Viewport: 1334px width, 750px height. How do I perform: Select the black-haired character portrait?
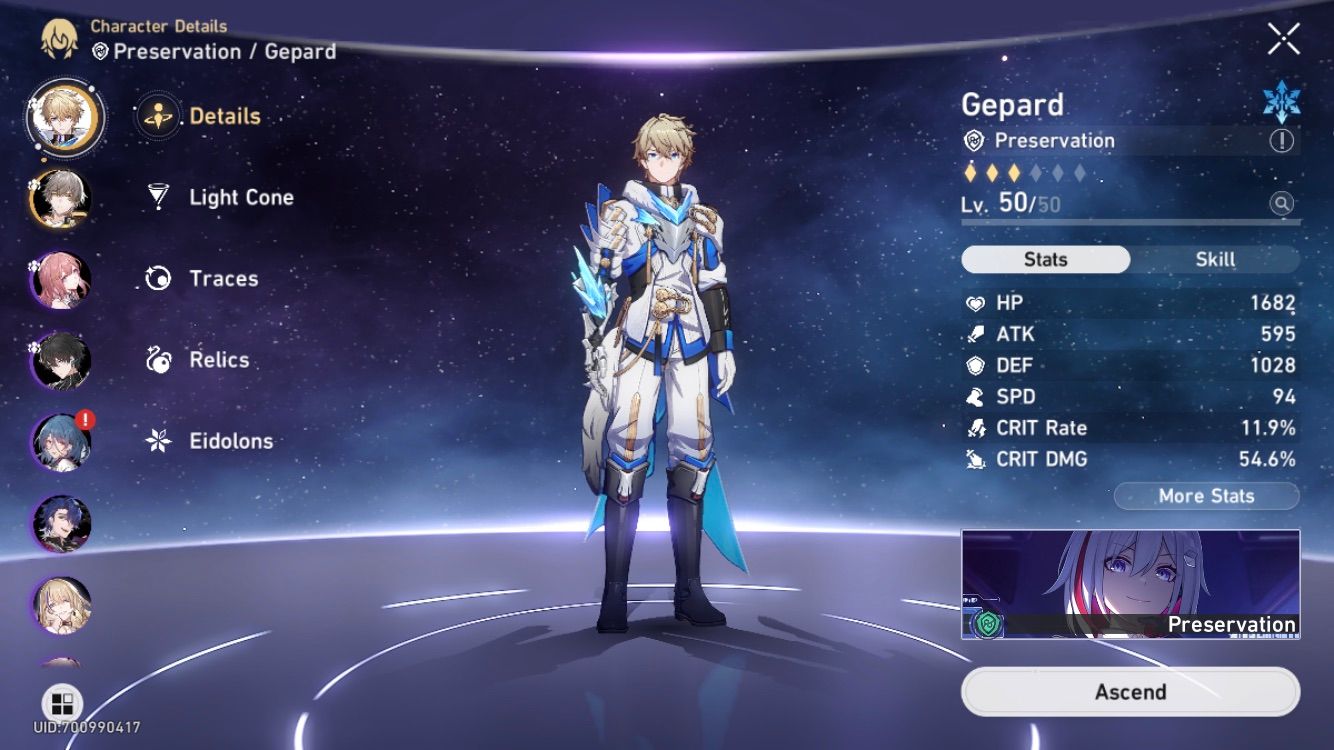coord(62,361)
